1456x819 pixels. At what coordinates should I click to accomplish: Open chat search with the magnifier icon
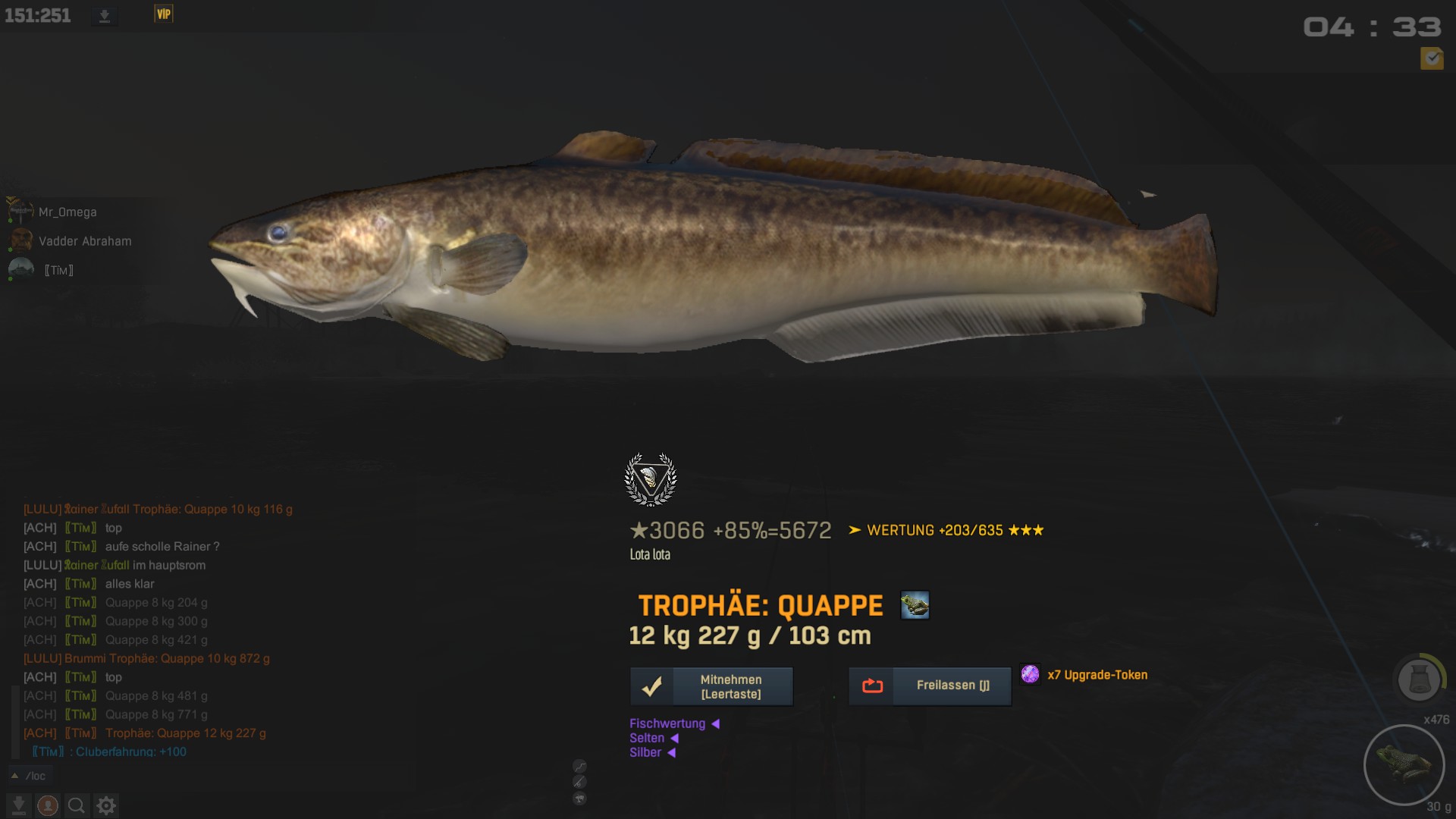click(77, 805)
